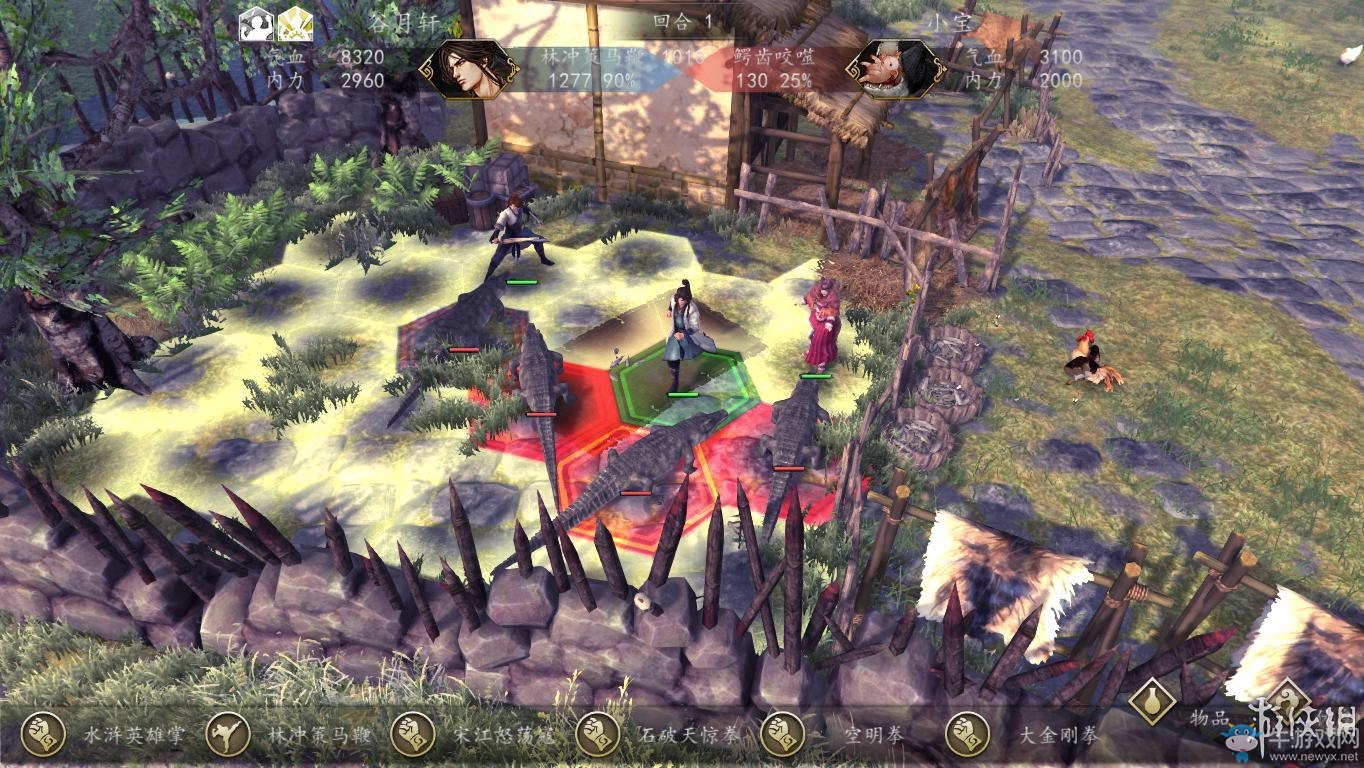Choose the 宋江怒荡寇 skill

412,736
